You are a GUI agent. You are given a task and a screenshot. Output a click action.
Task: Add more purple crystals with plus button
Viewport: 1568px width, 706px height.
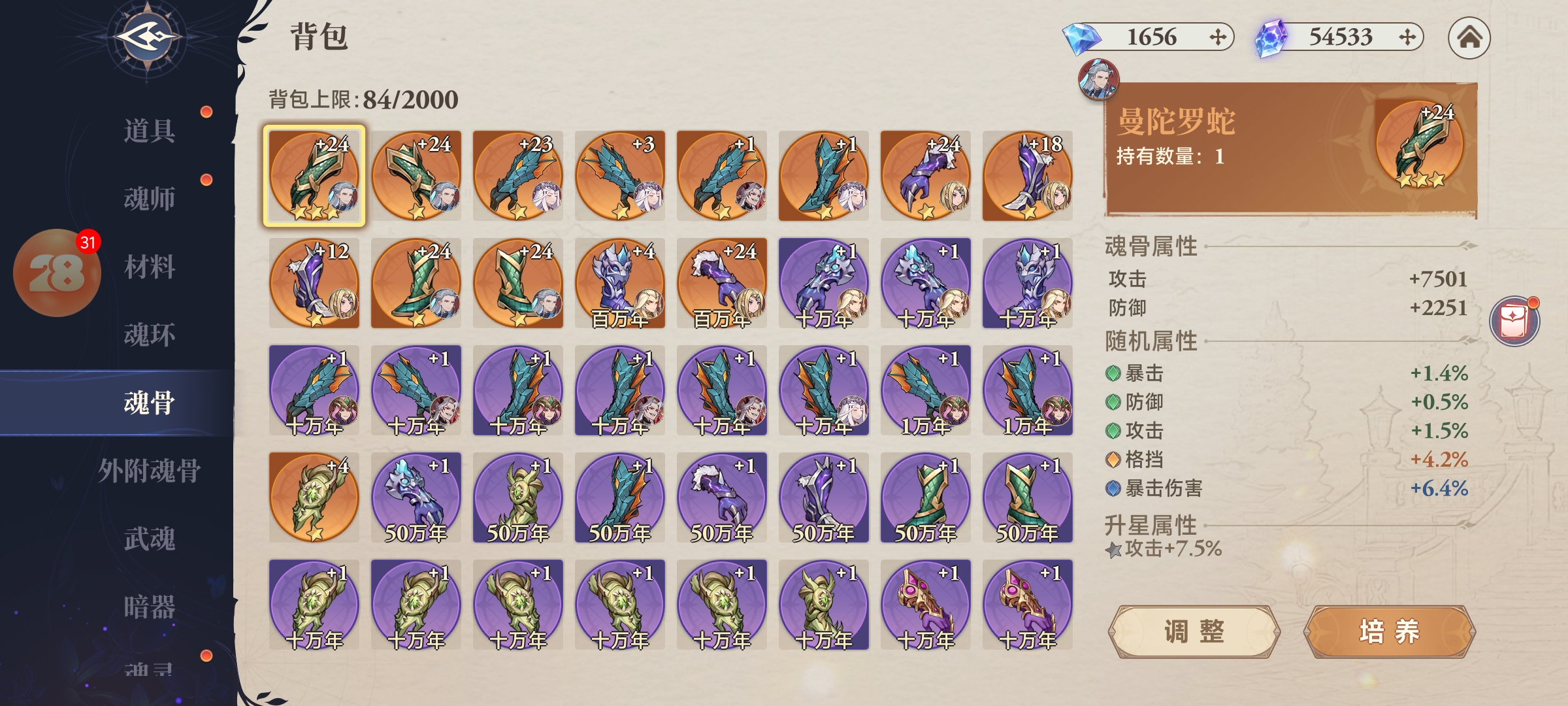tap(1407, 37)
